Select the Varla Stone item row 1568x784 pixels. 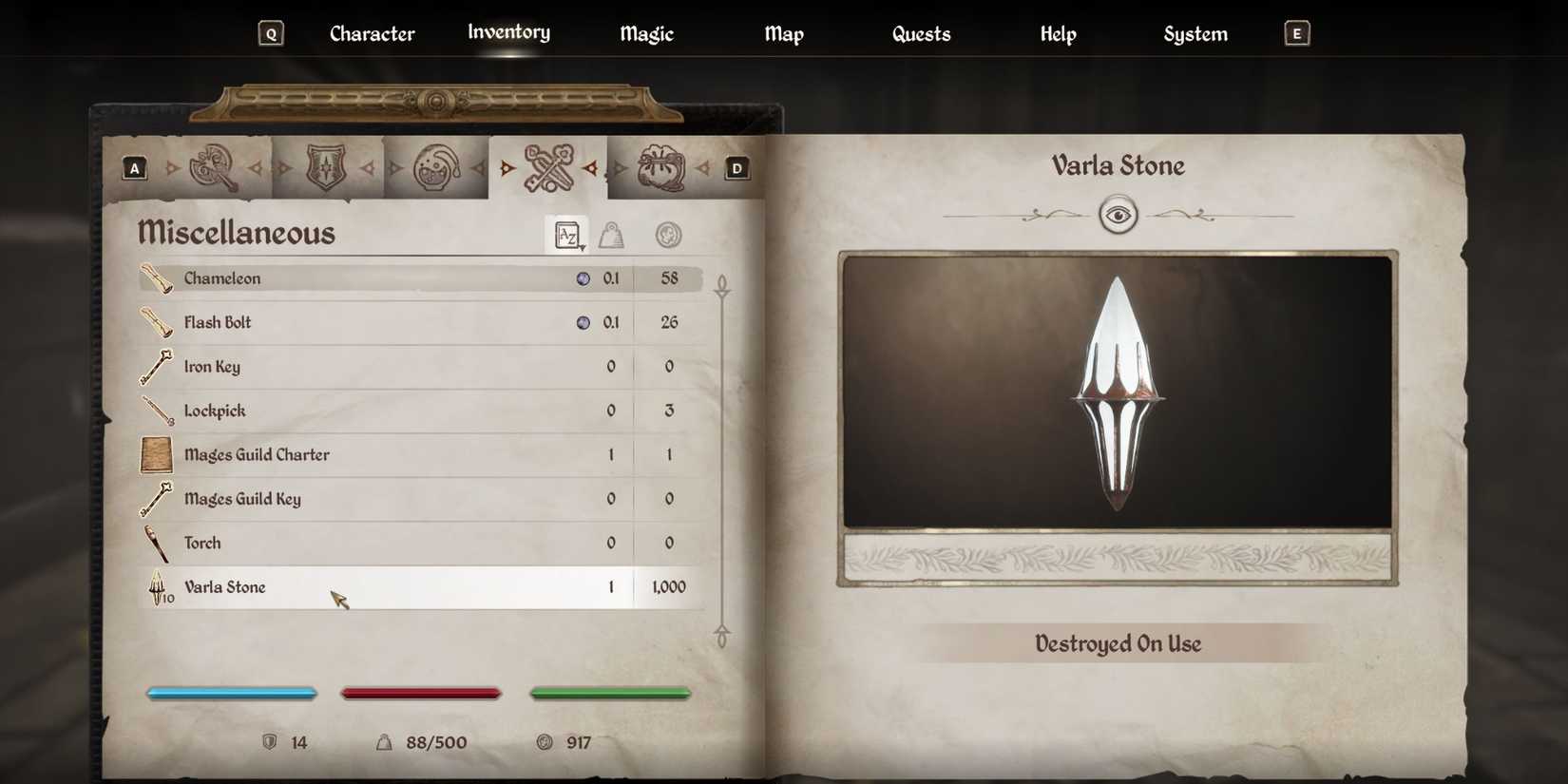point(399,586)
